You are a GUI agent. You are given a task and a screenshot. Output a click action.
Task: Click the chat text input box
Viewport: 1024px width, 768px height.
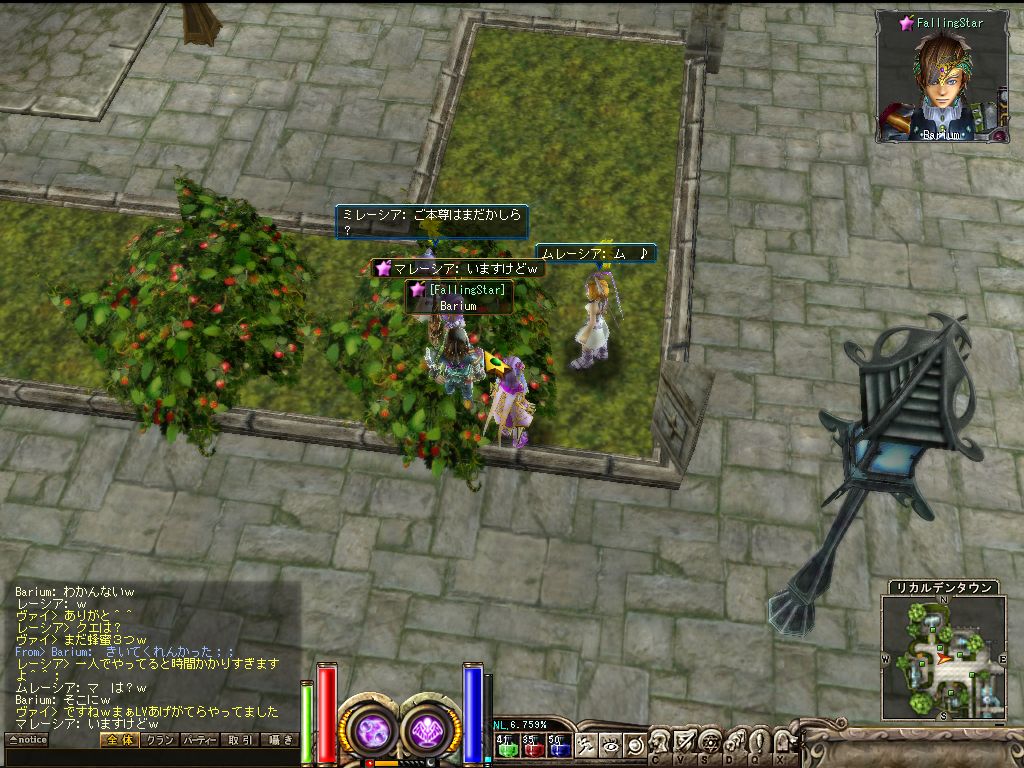pos(150,756)
